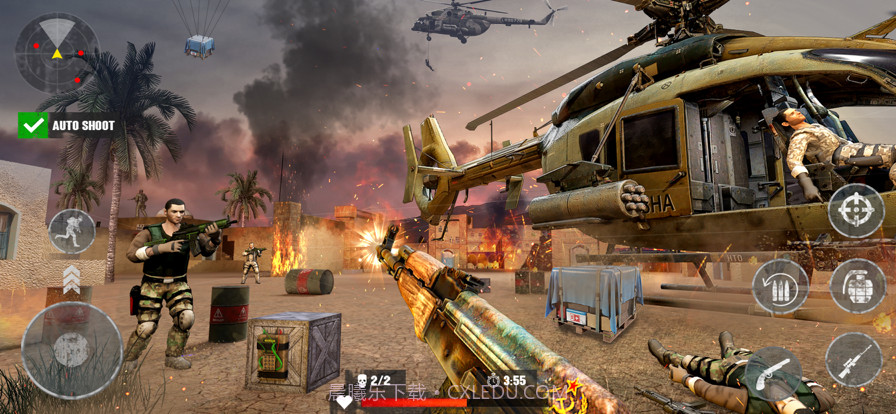Image resolution: width=896 pixels, height=414 pixels.
Task: Switch to the sniper rifle weapon
Action: (853, 360)
